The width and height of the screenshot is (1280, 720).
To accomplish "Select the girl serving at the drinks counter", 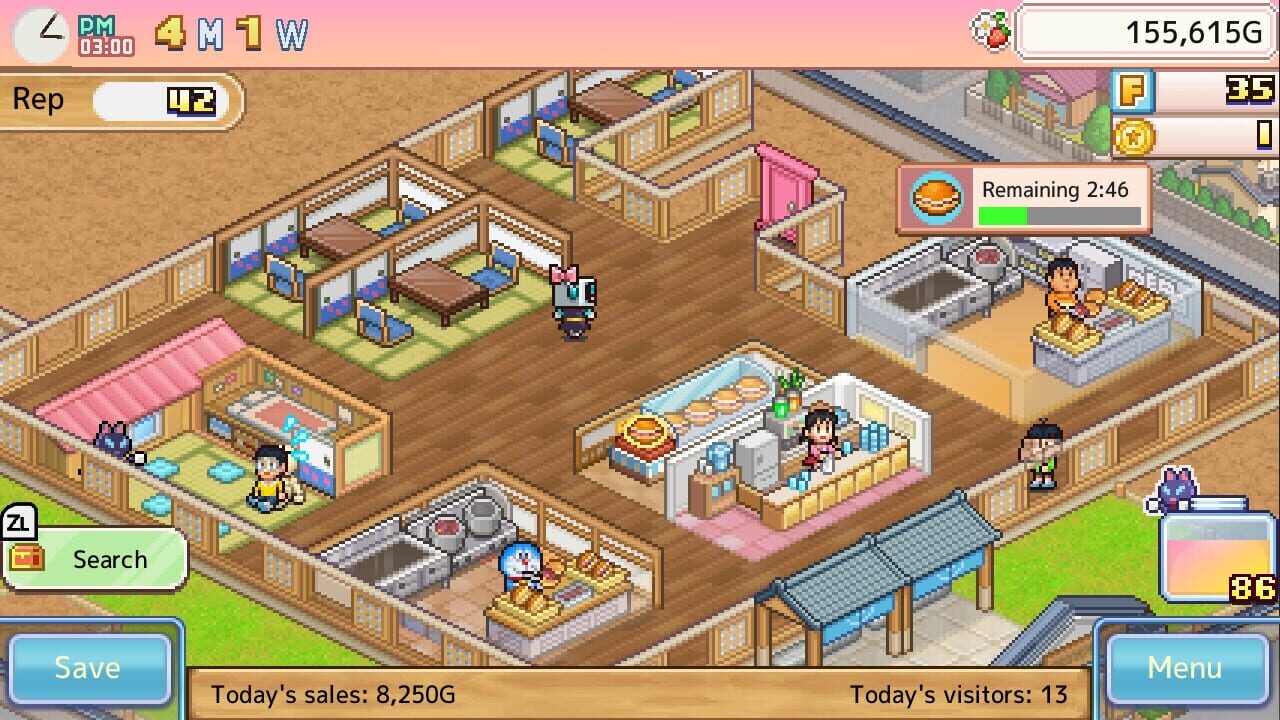I will click(x=822, y=435).
